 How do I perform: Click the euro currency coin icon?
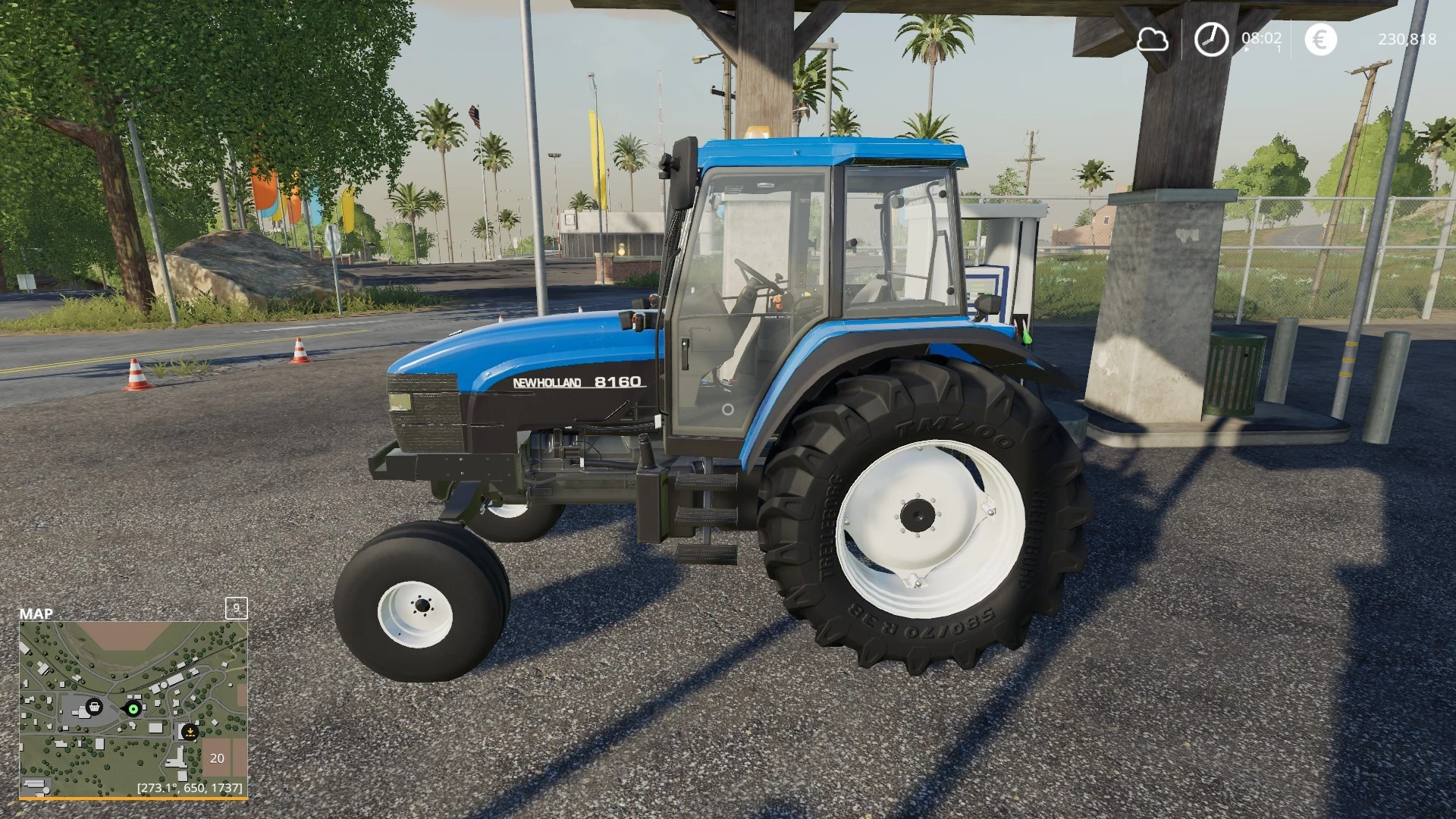coord(1321,39)
